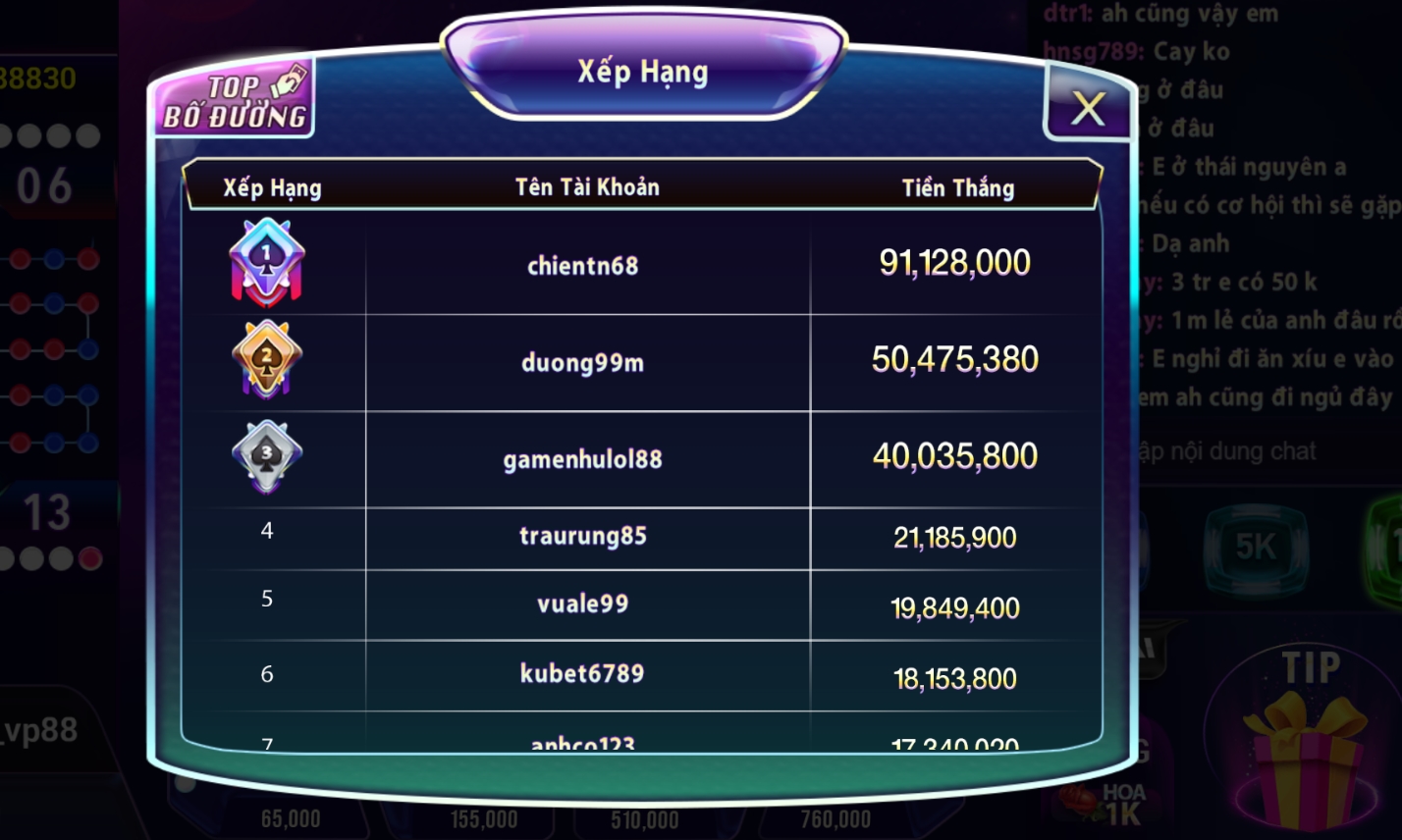Close the Xếp Hạng ranking popup
1402x840 pixels.
[1087, 108]
